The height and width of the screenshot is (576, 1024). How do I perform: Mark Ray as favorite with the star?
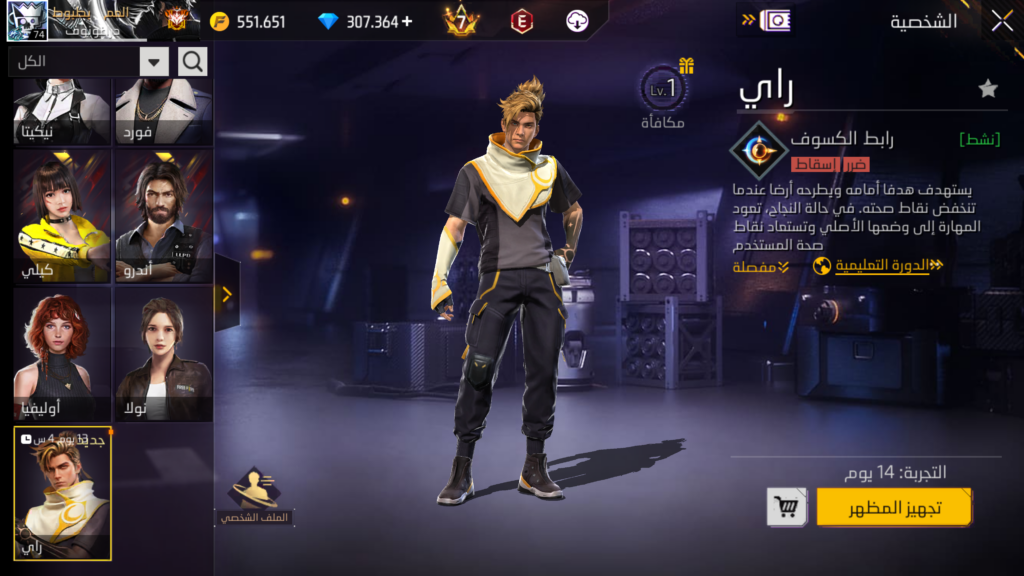point(988,89)
